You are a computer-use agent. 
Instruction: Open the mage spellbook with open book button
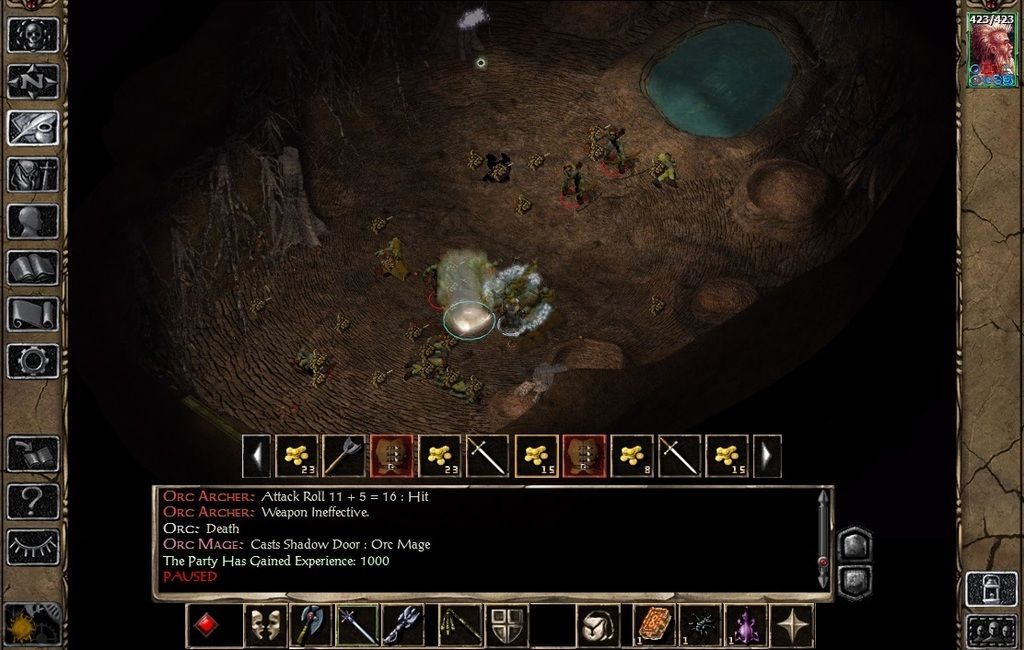[33, 268]
